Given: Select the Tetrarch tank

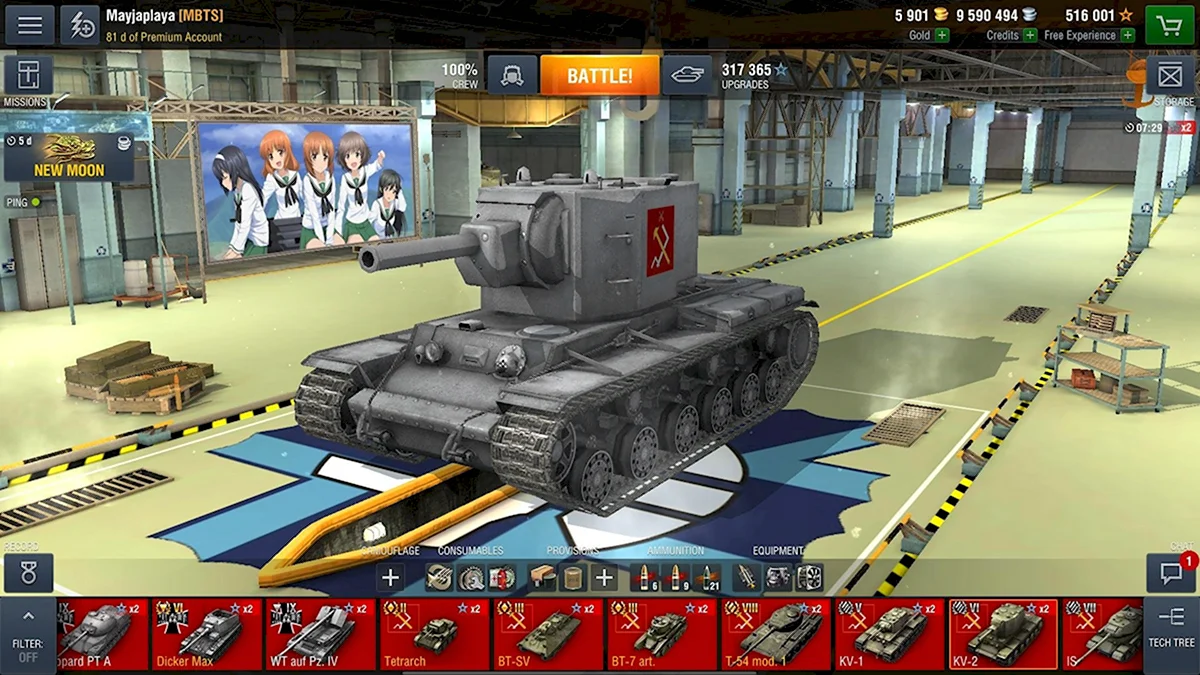Looking at the screenshot, I should pyautogui.click(x=435, y=634).
